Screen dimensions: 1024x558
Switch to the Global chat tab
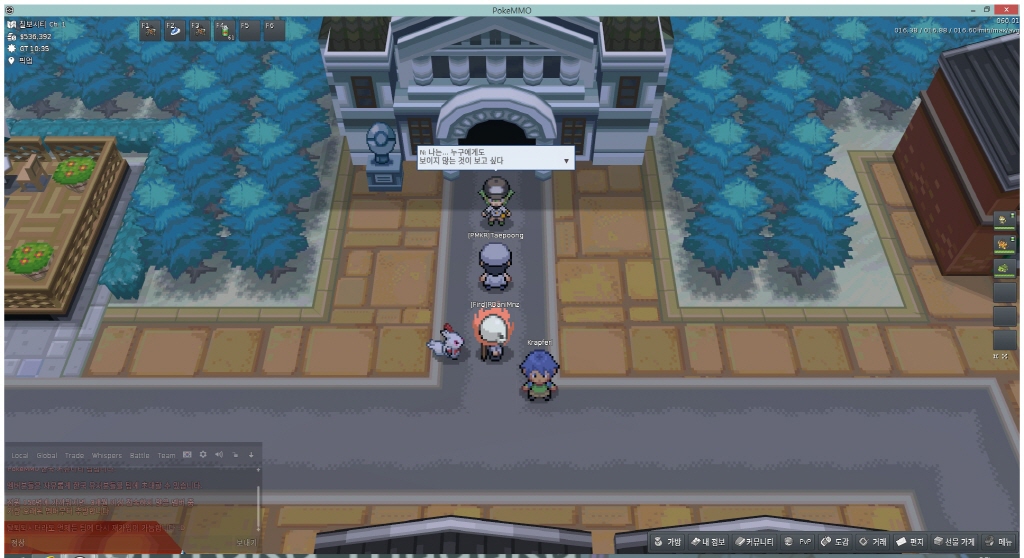pyautogui.click(x=47, y=455)
